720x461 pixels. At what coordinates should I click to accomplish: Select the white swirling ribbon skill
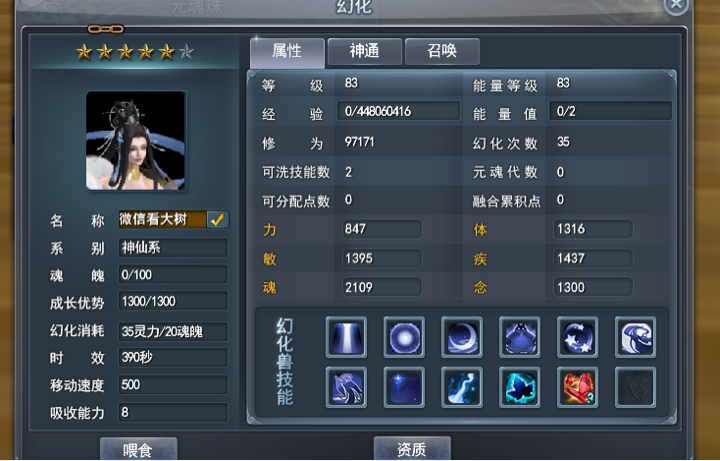tap(636, 337)
